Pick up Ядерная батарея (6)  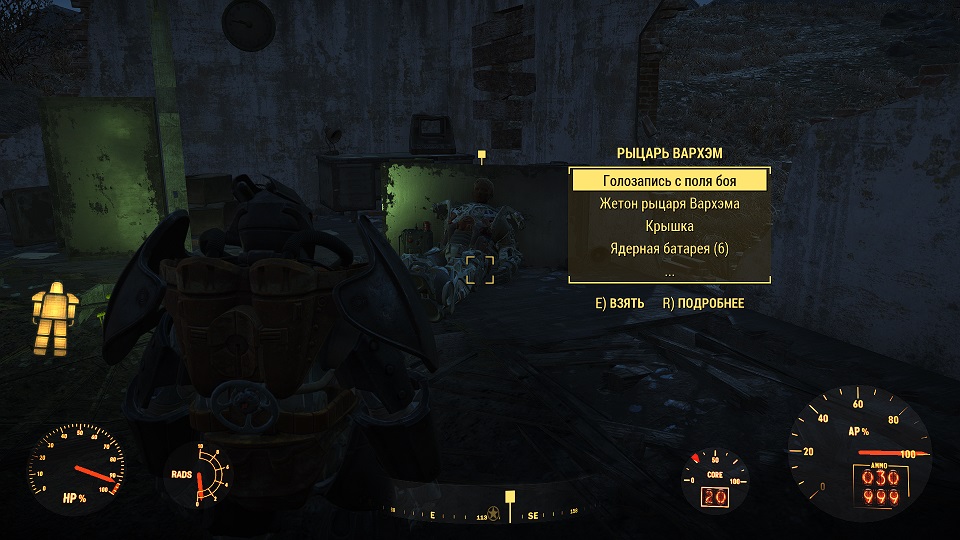[669, 248]
